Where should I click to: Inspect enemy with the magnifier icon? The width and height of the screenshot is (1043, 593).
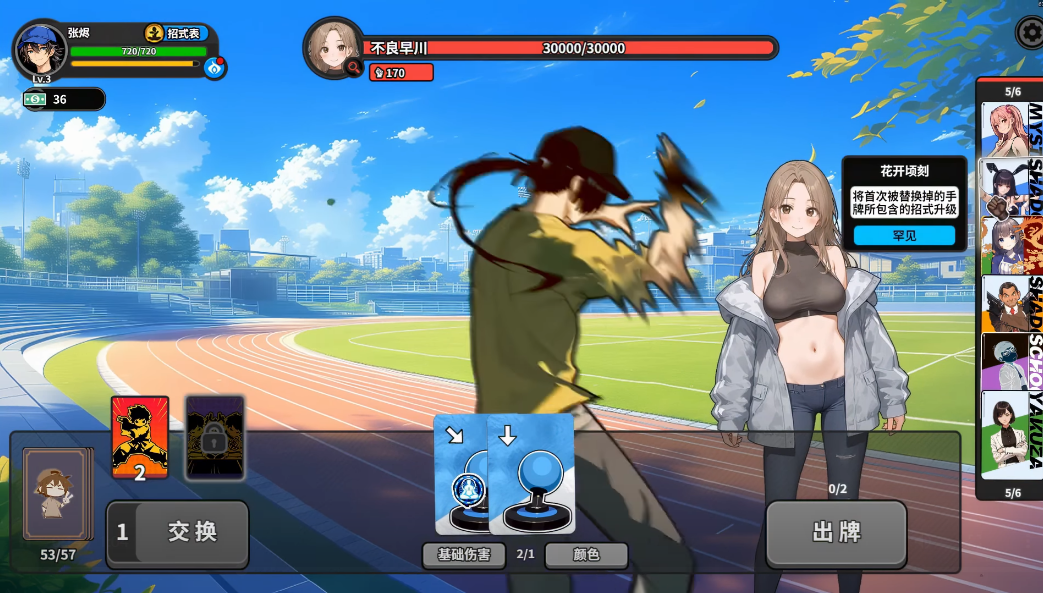point(353,67)
